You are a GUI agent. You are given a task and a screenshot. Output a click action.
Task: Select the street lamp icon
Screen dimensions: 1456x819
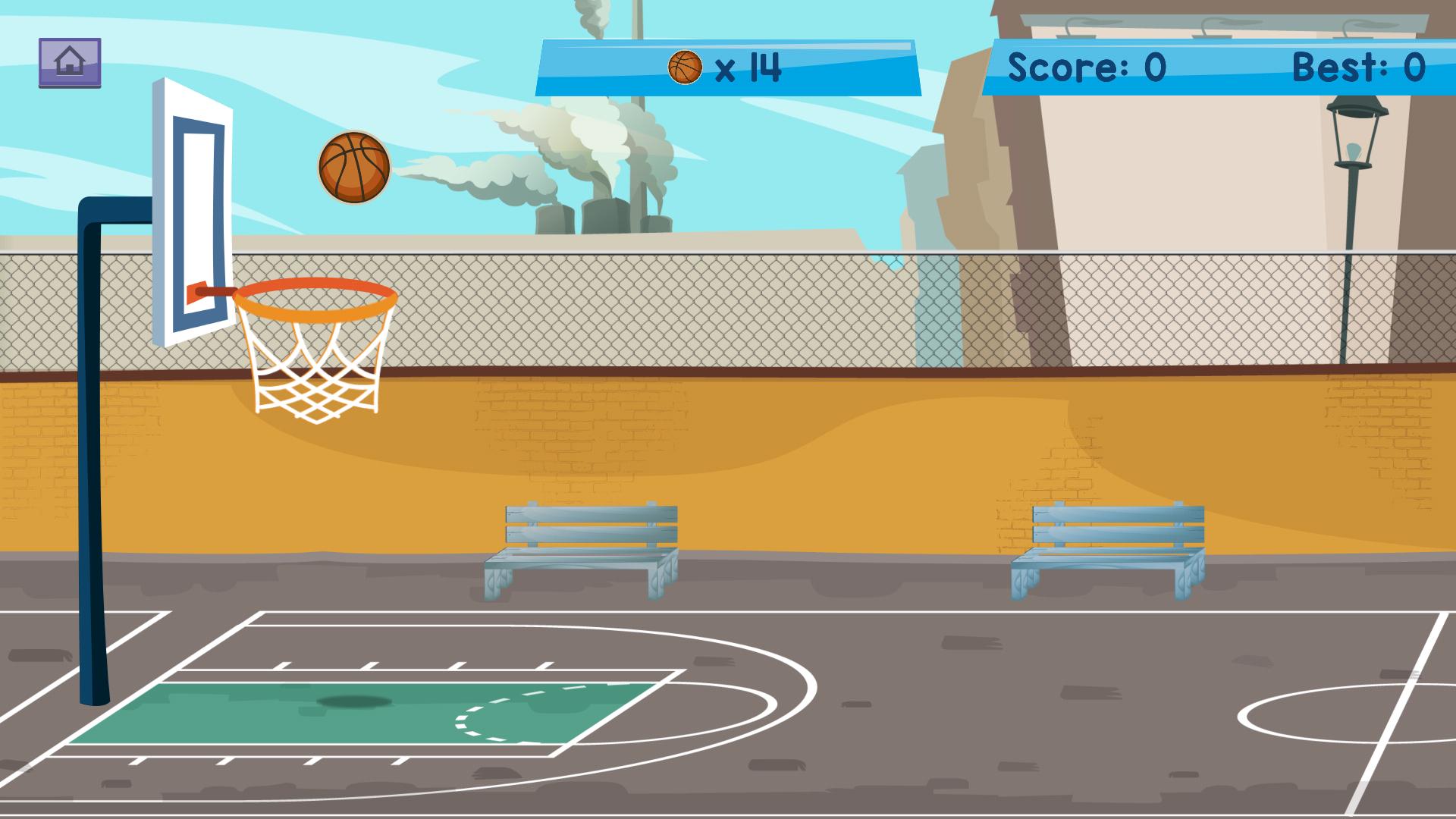point(1357,136)
